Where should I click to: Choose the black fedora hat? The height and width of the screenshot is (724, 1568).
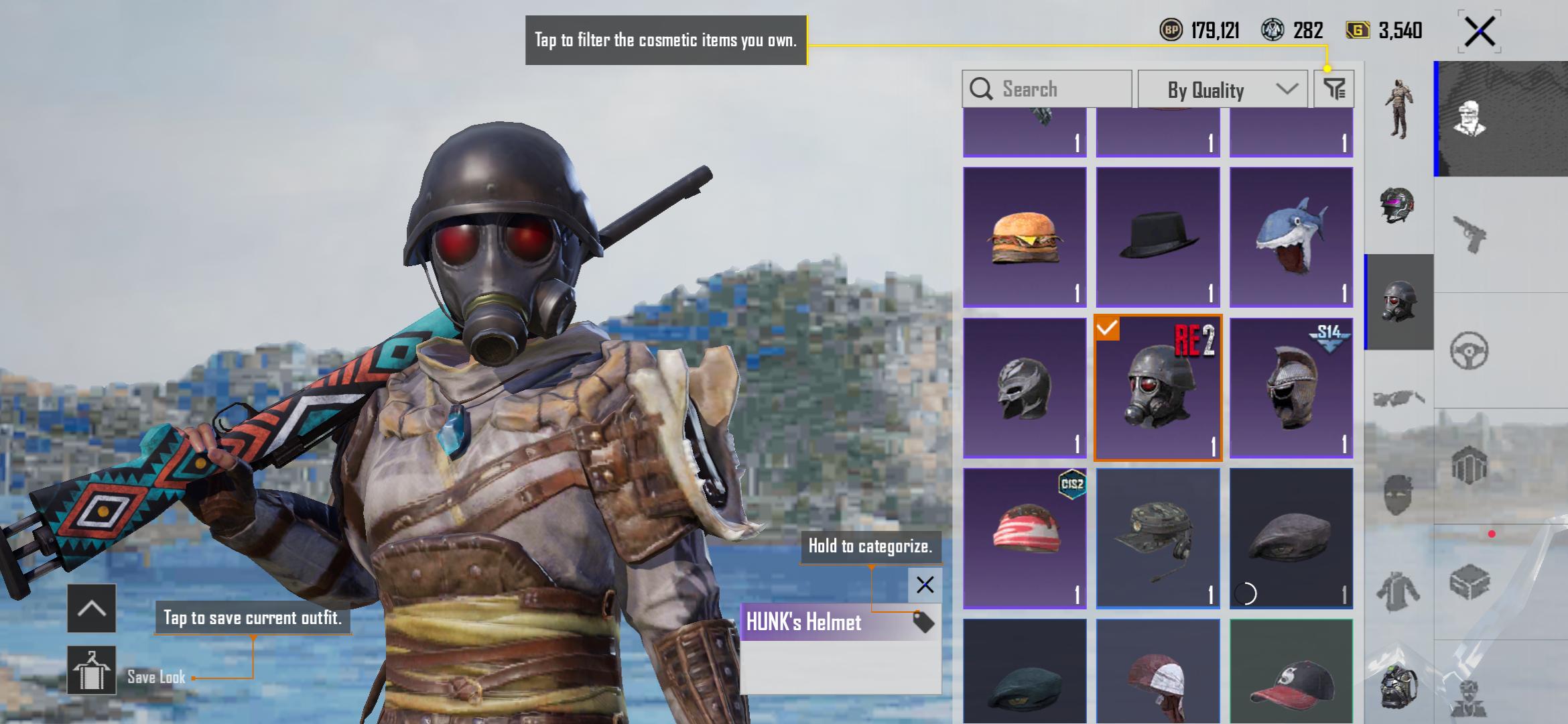[x=1158, y=237]
